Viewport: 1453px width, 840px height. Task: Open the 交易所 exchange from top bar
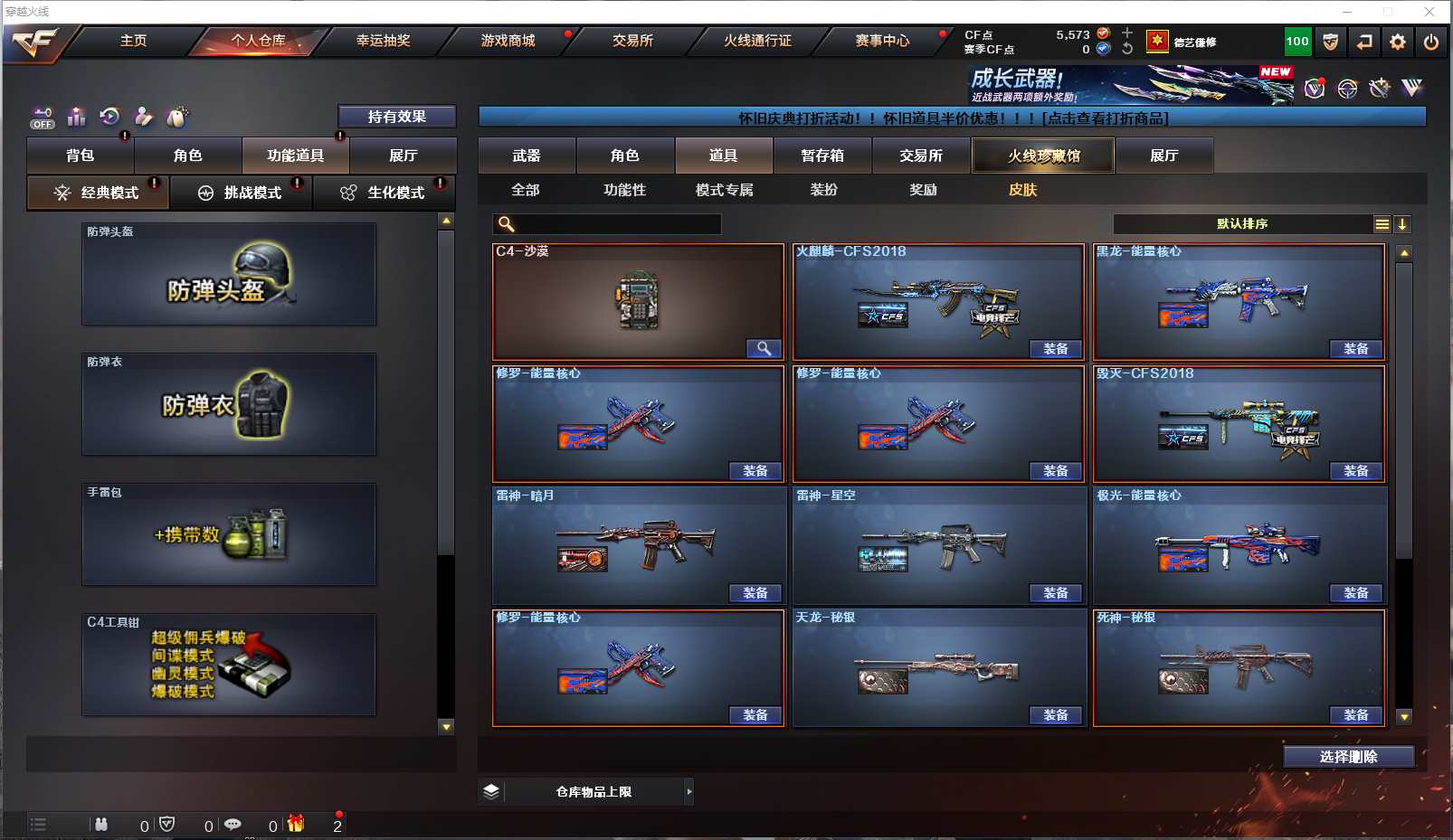[x=632, y=41]
